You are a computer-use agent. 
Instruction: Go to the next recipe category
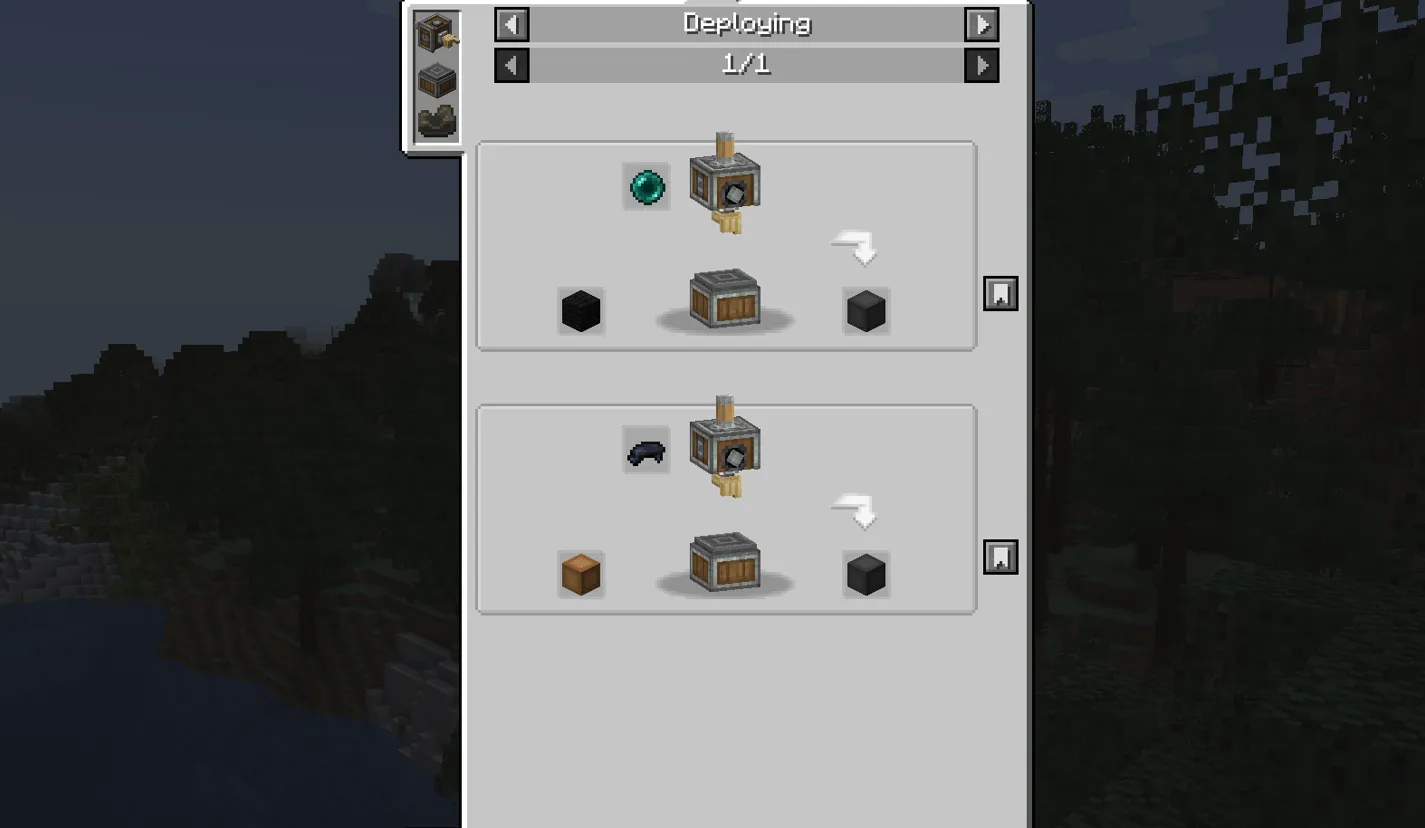click(x=981, y=24)
